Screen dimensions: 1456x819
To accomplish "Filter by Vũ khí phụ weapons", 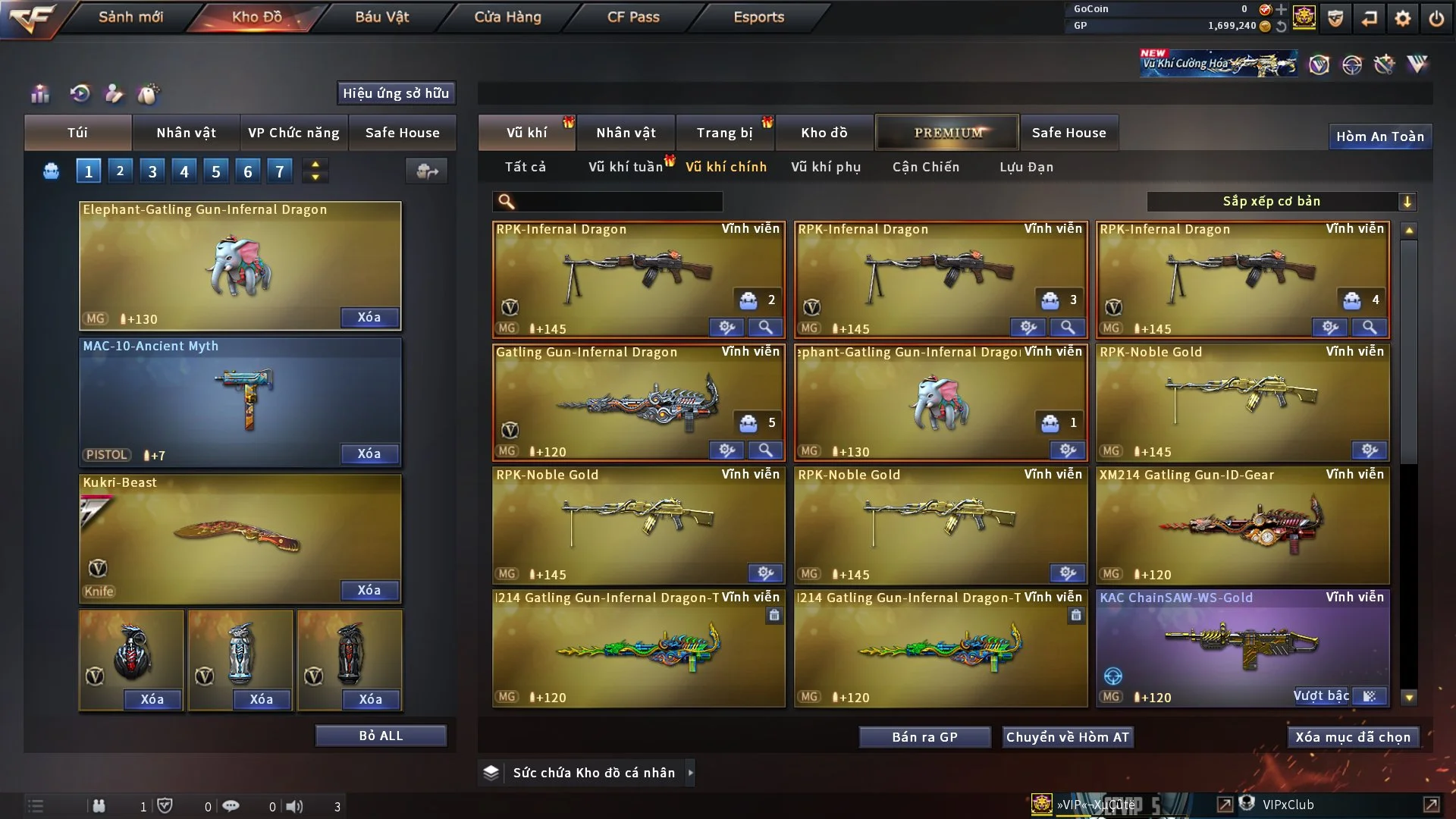I will coord(825,167).
